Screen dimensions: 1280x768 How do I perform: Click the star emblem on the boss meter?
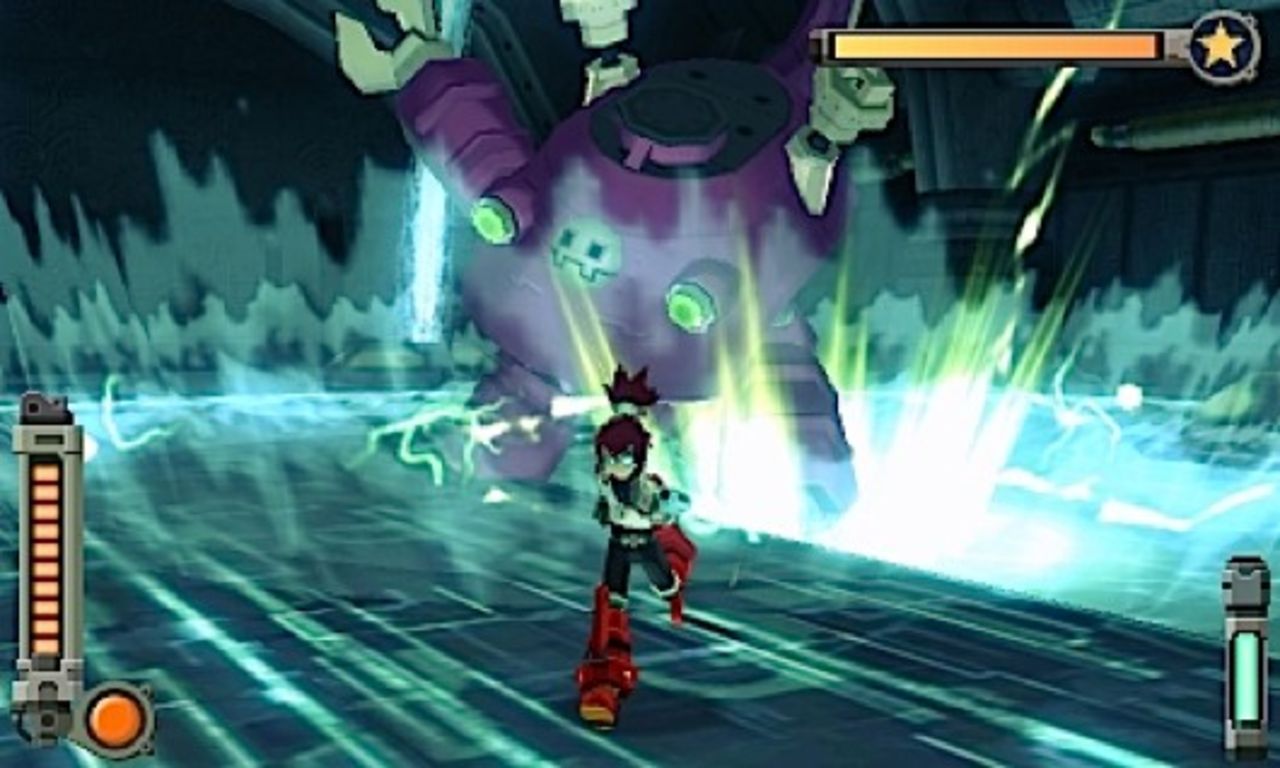click(x=1222, y=42)
